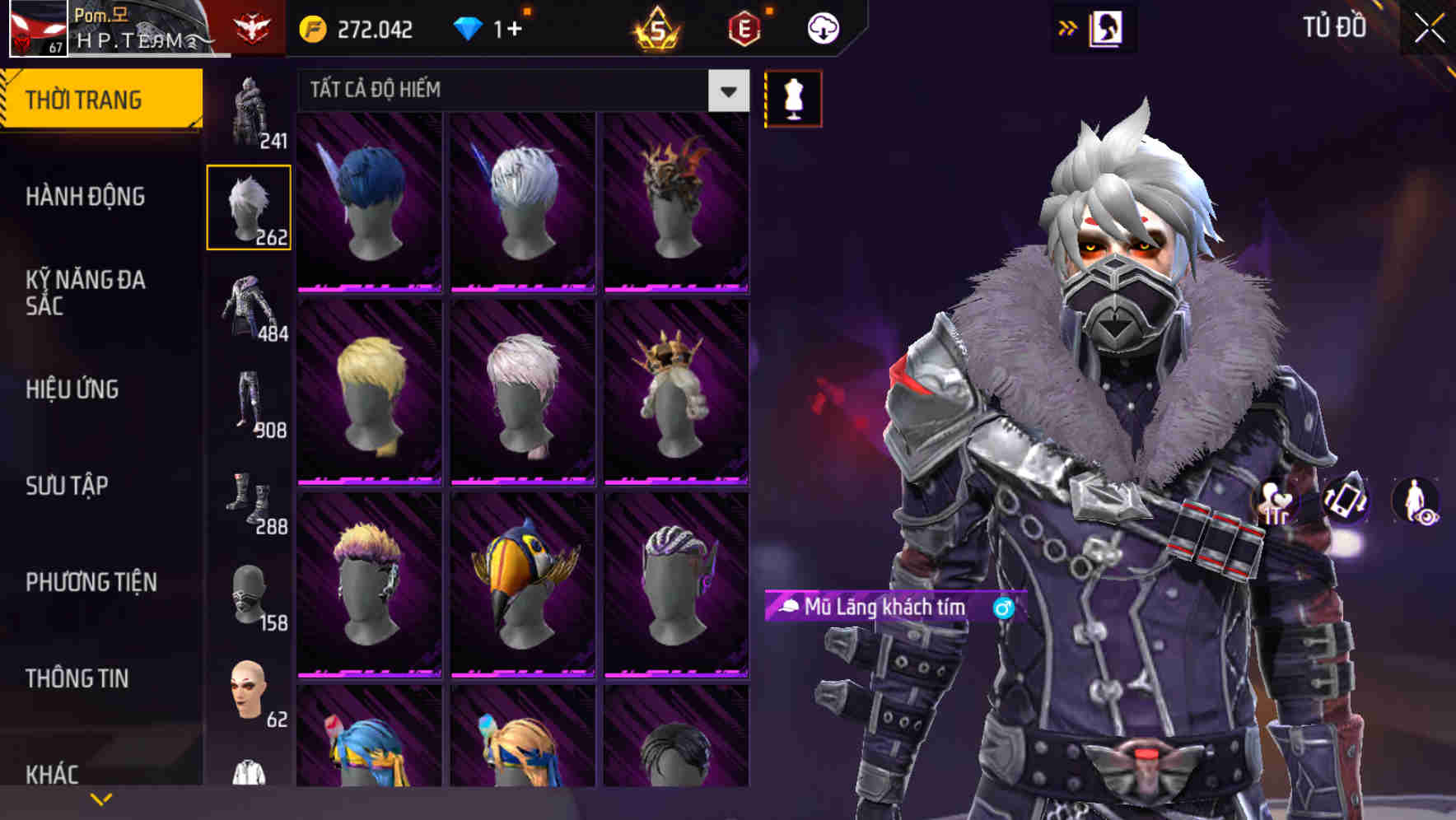Expand the sidebar with the chevron below KHÁC
Image resolution: width=1456 pixels, height=820 pixels.
(x=101, y=799)
